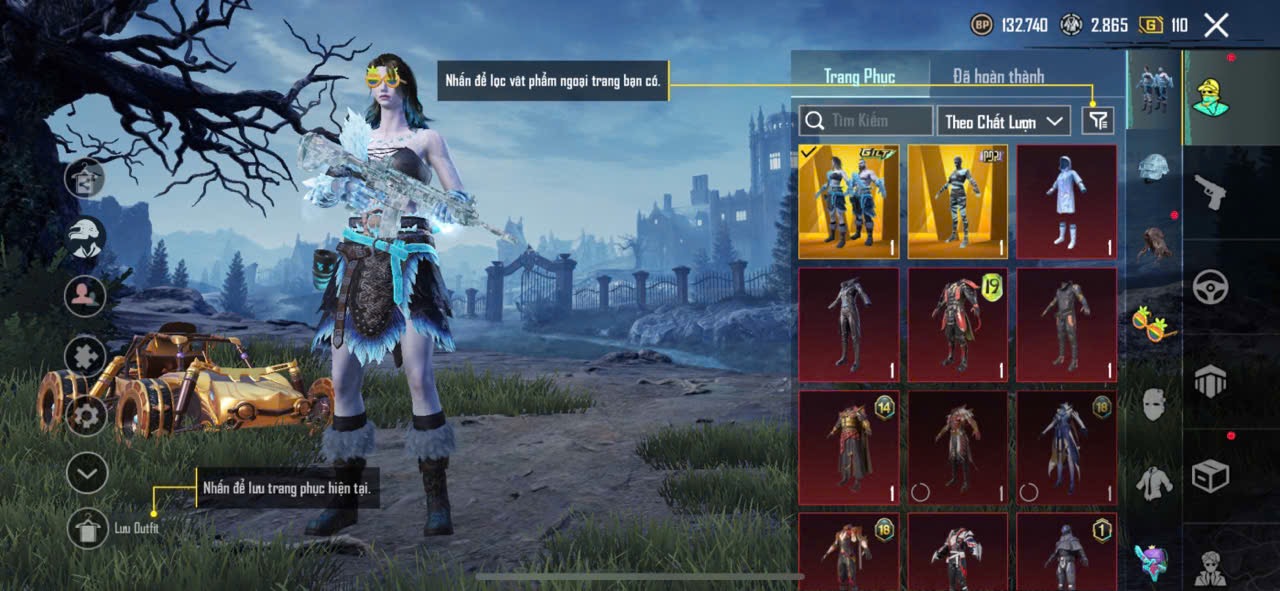Select the two-character yellow outfit set

coord(848,202)
